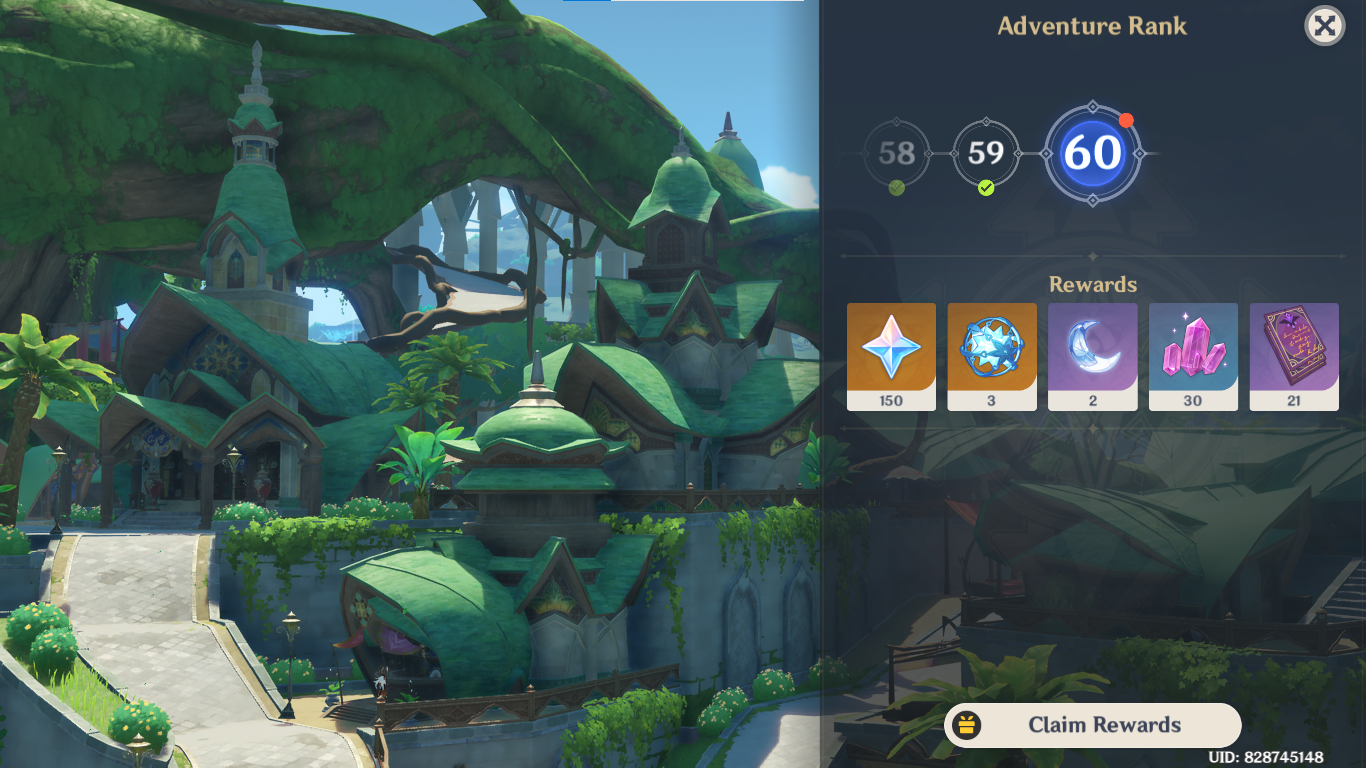Select the crescent moon reward item
1366x768 pixels.
coord(1093,350)
